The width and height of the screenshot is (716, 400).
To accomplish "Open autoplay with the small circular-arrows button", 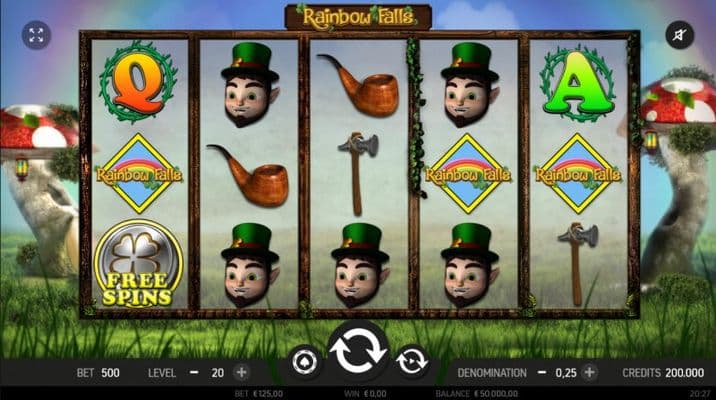I will click(x=412, y=360).
